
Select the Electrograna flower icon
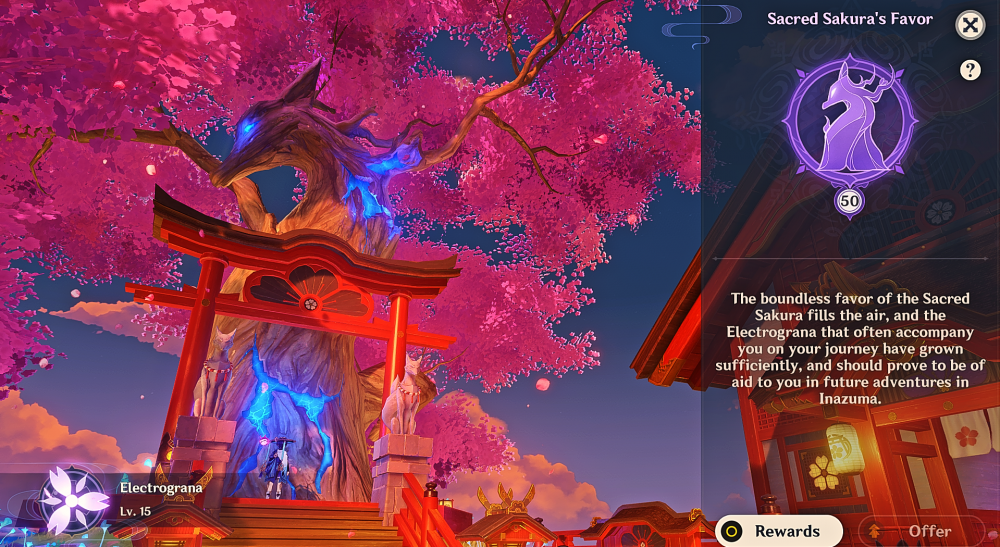(x=73, y=498)
